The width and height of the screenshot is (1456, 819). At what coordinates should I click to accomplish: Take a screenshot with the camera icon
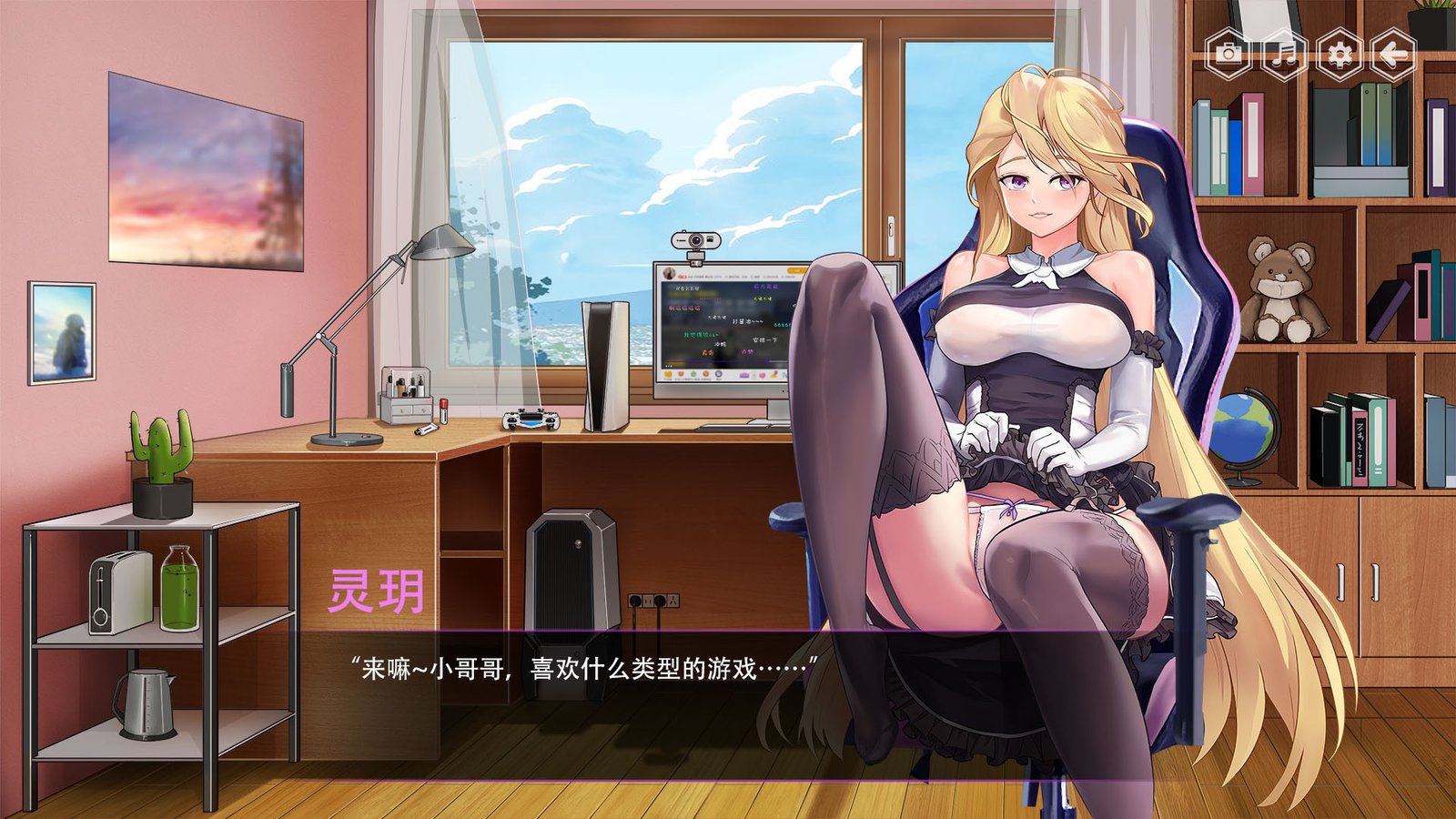click(x=1229, y=55)
